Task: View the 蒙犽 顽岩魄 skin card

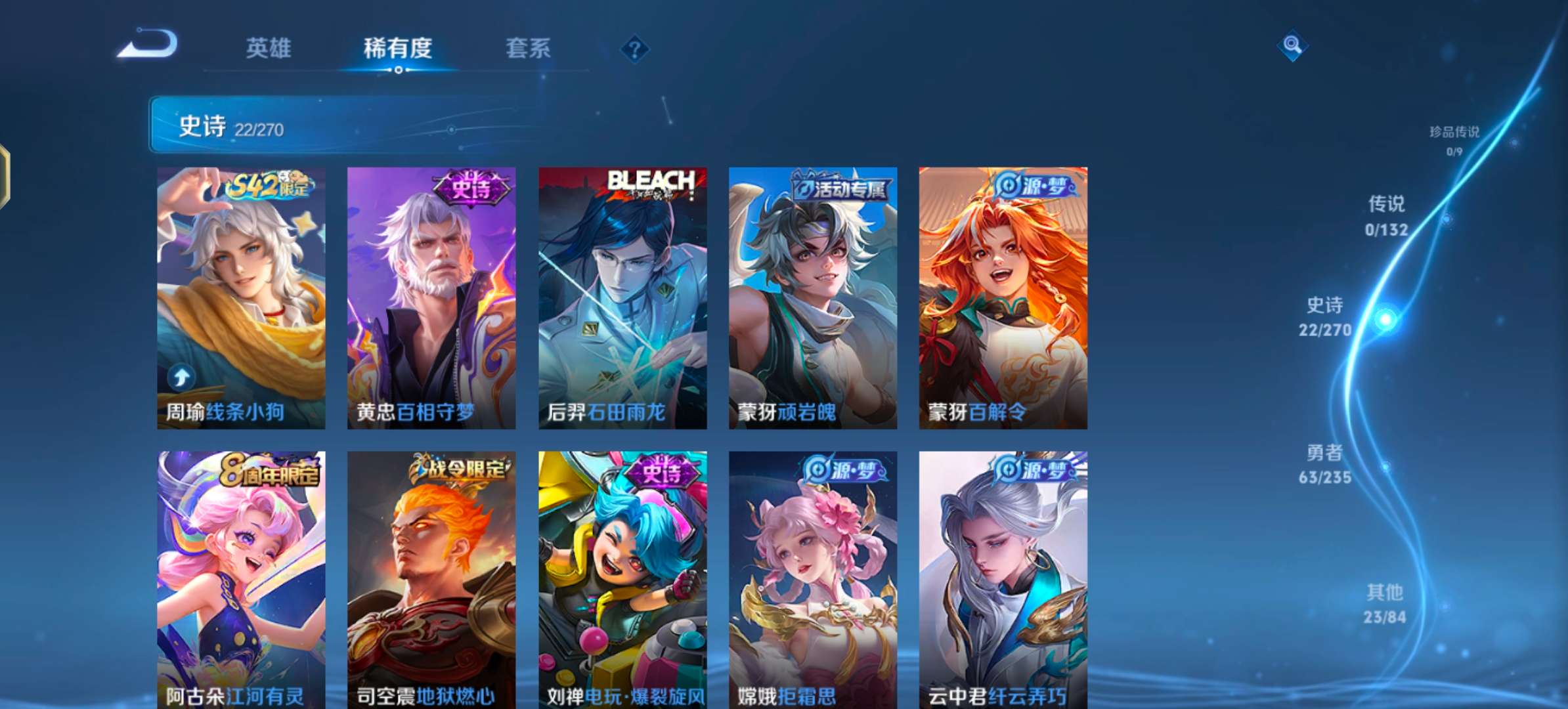Action: [x=813, y=298]
